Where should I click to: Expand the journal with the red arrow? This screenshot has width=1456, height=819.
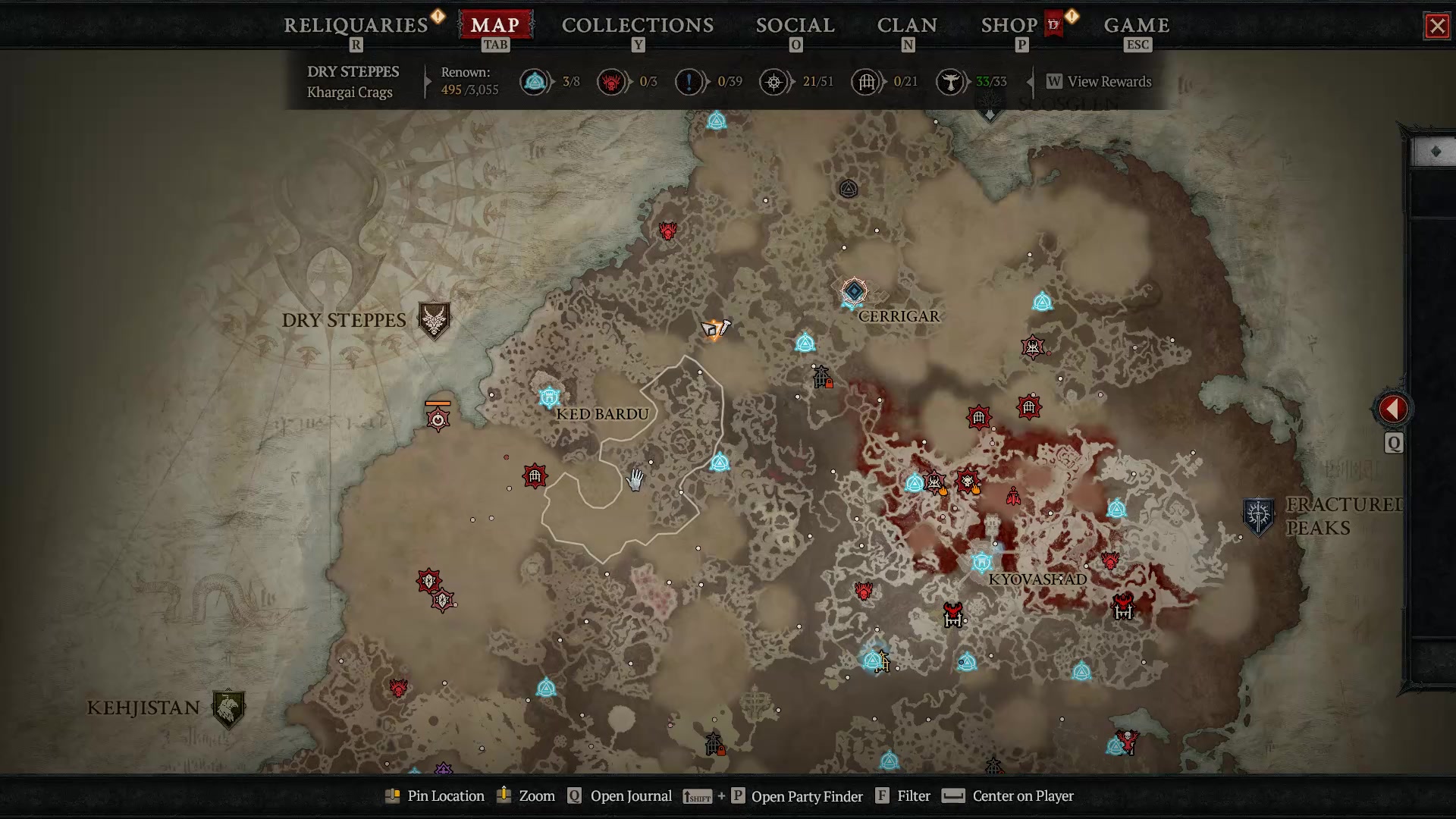[x=1393, y=409]
